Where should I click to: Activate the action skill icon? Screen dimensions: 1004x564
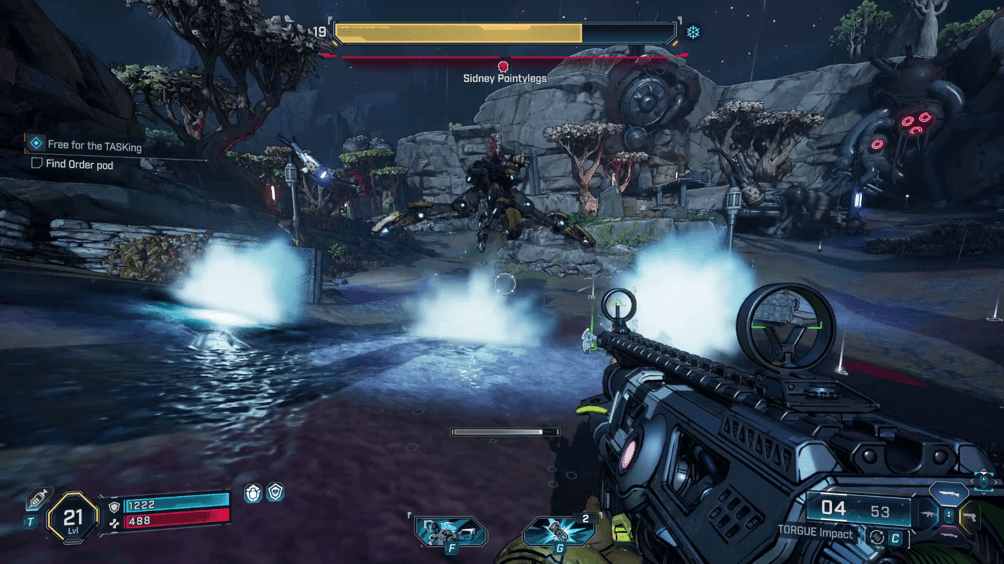click(x=451, y=532)
